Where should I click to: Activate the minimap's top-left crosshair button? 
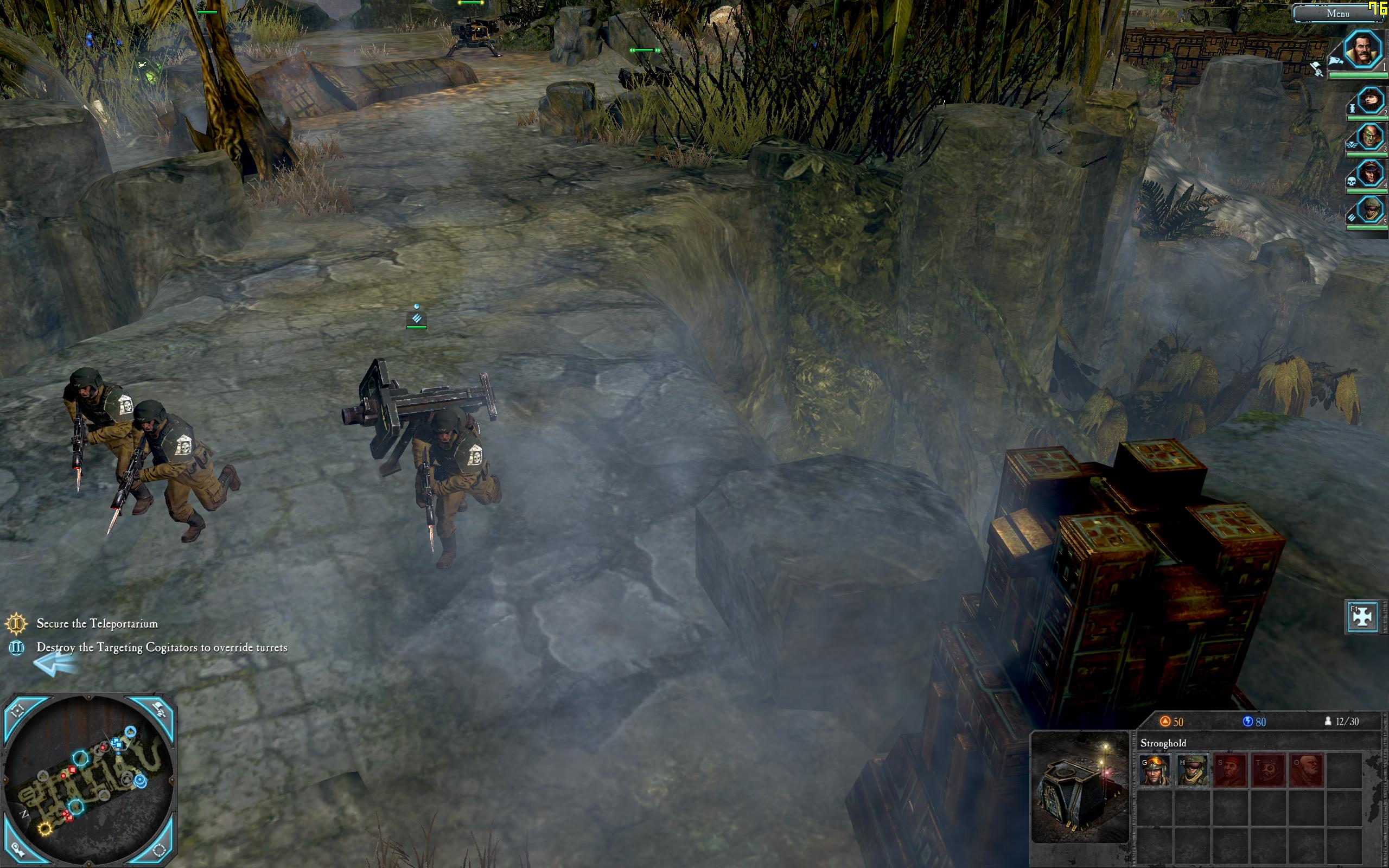[x=19, y=711]
